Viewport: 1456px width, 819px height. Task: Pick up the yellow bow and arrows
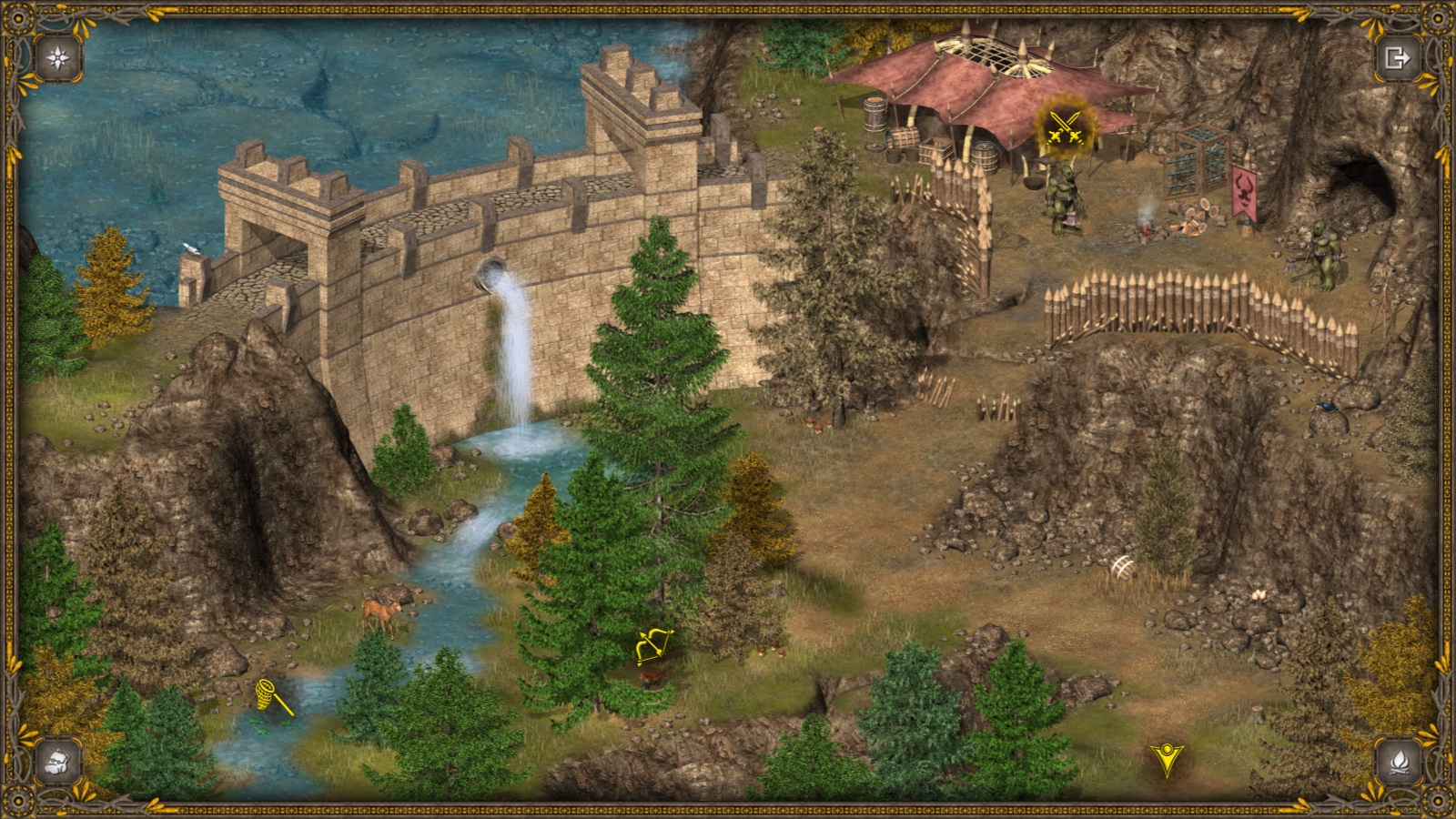click(x=652, y=645)
